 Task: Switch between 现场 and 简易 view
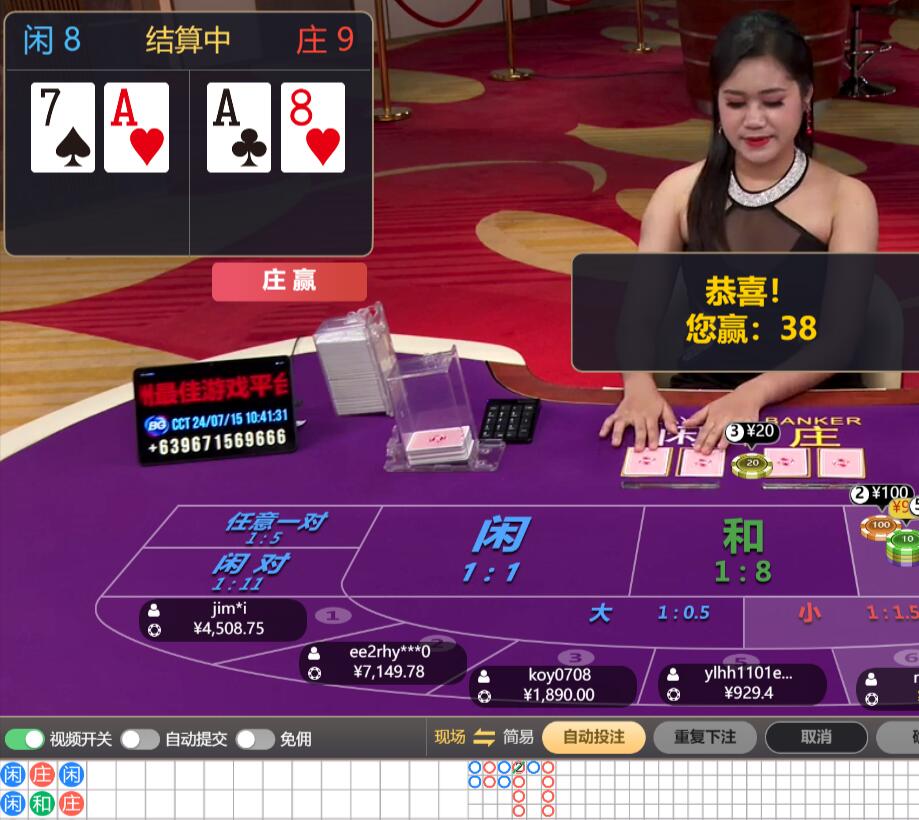click(x=484, y=737)
